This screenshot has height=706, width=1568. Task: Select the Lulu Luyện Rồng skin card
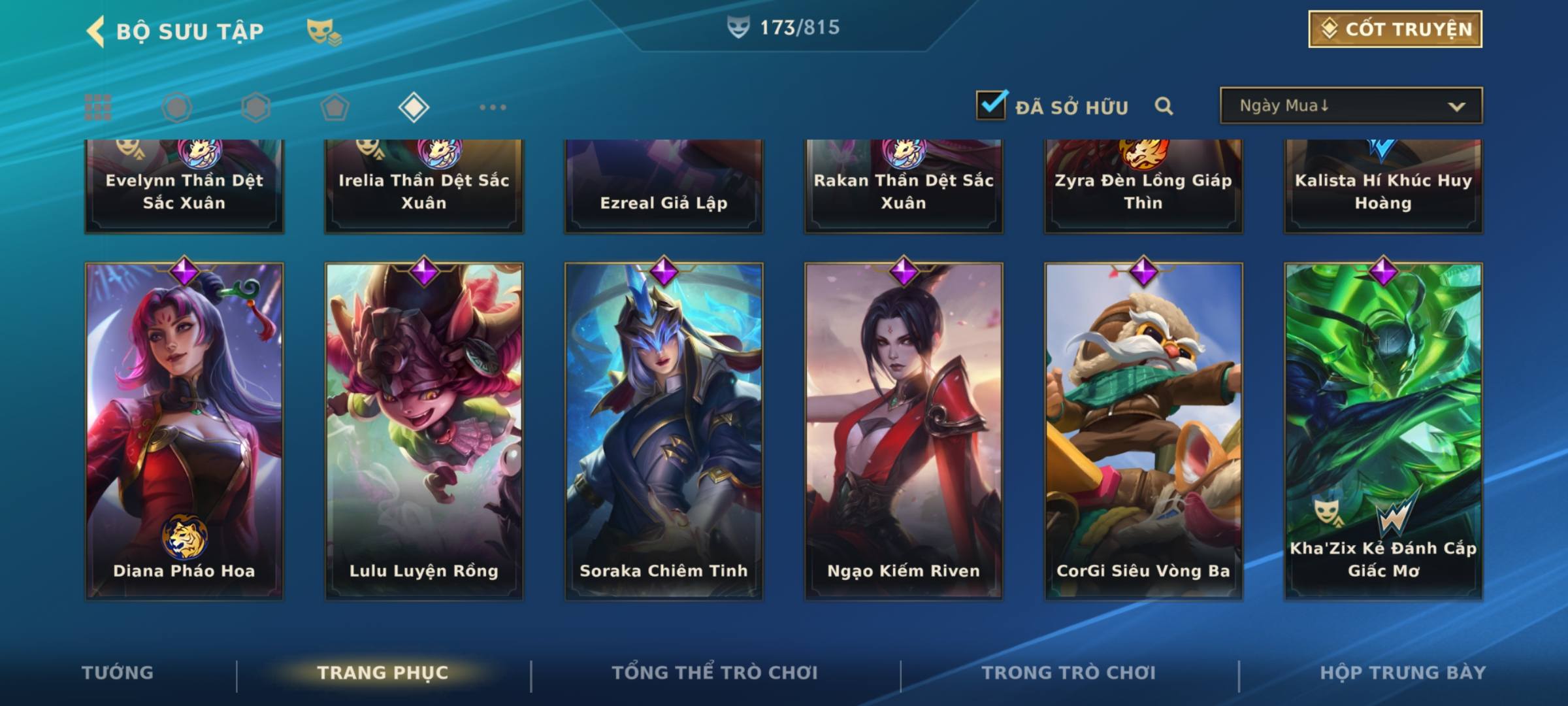point(424,431)
